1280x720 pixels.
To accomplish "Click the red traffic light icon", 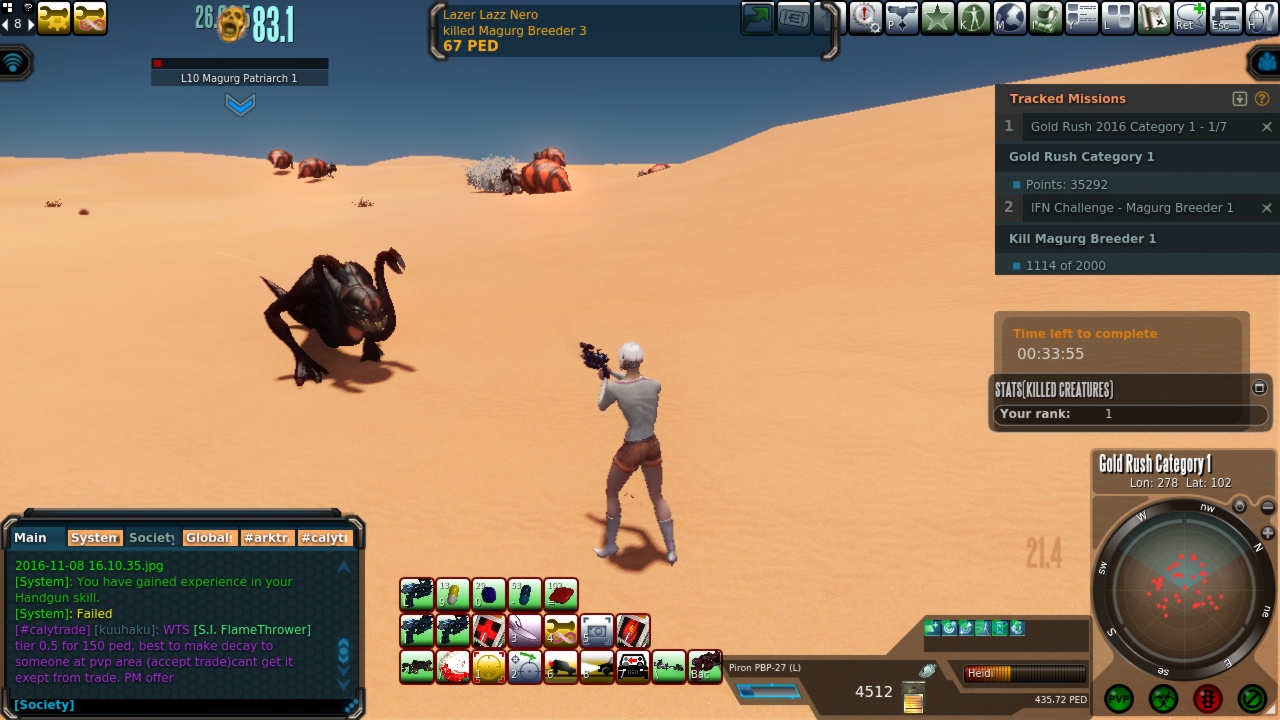I will coord(1207,698).
